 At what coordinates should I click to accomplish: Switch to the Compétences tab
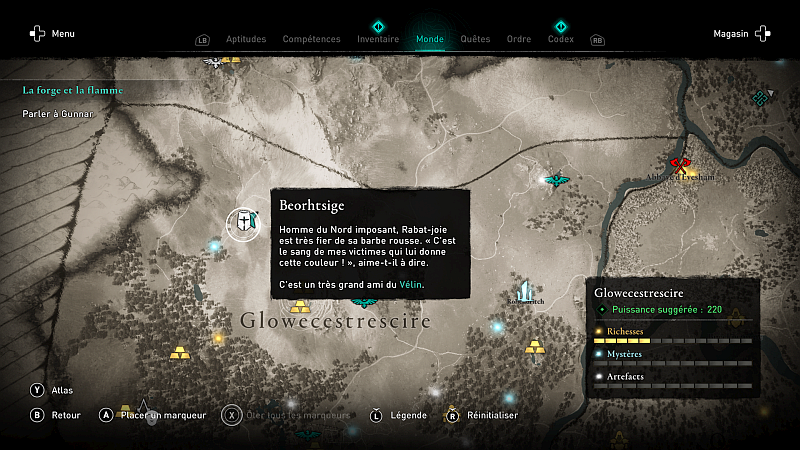click(x=311, y=40)
